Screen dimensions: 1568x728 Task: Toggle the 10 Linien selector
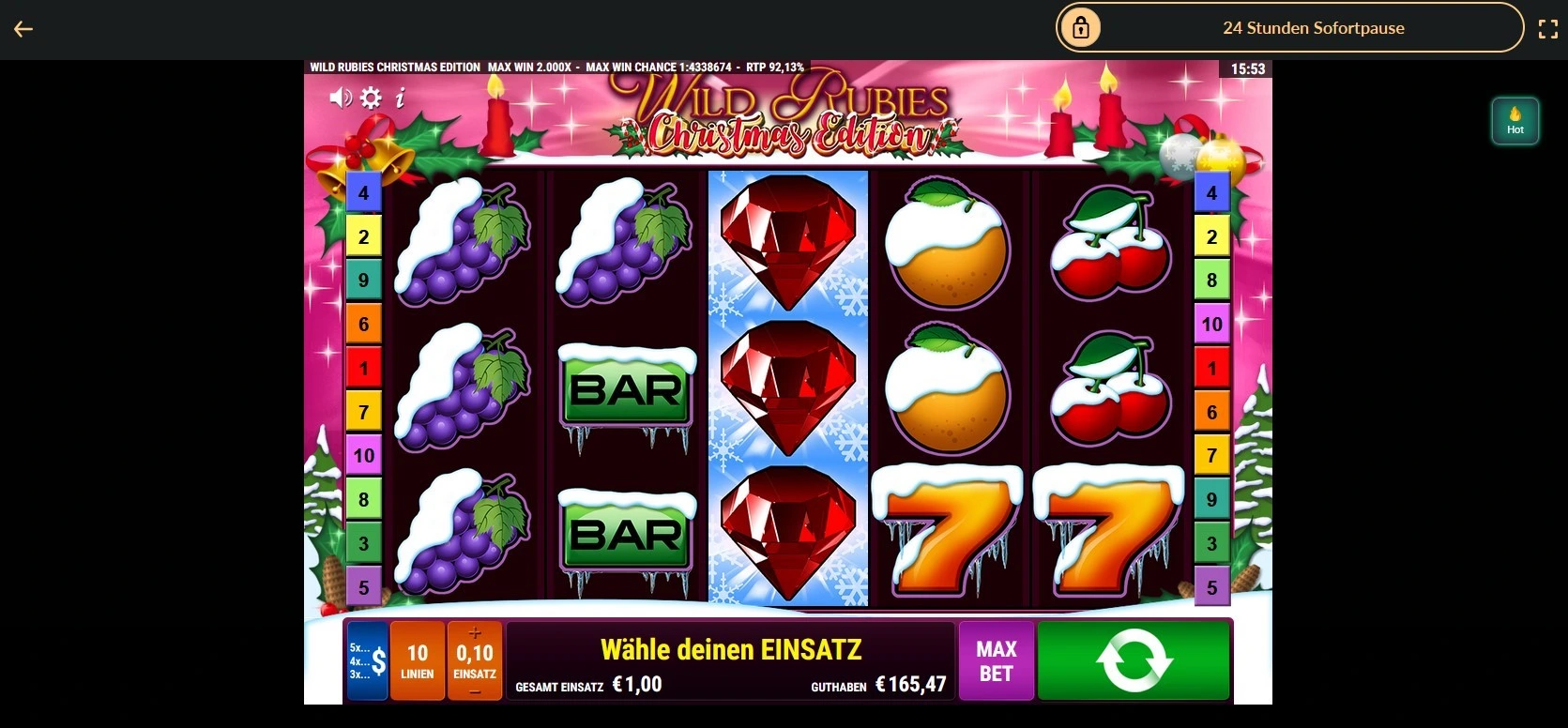tap(417, 660)
